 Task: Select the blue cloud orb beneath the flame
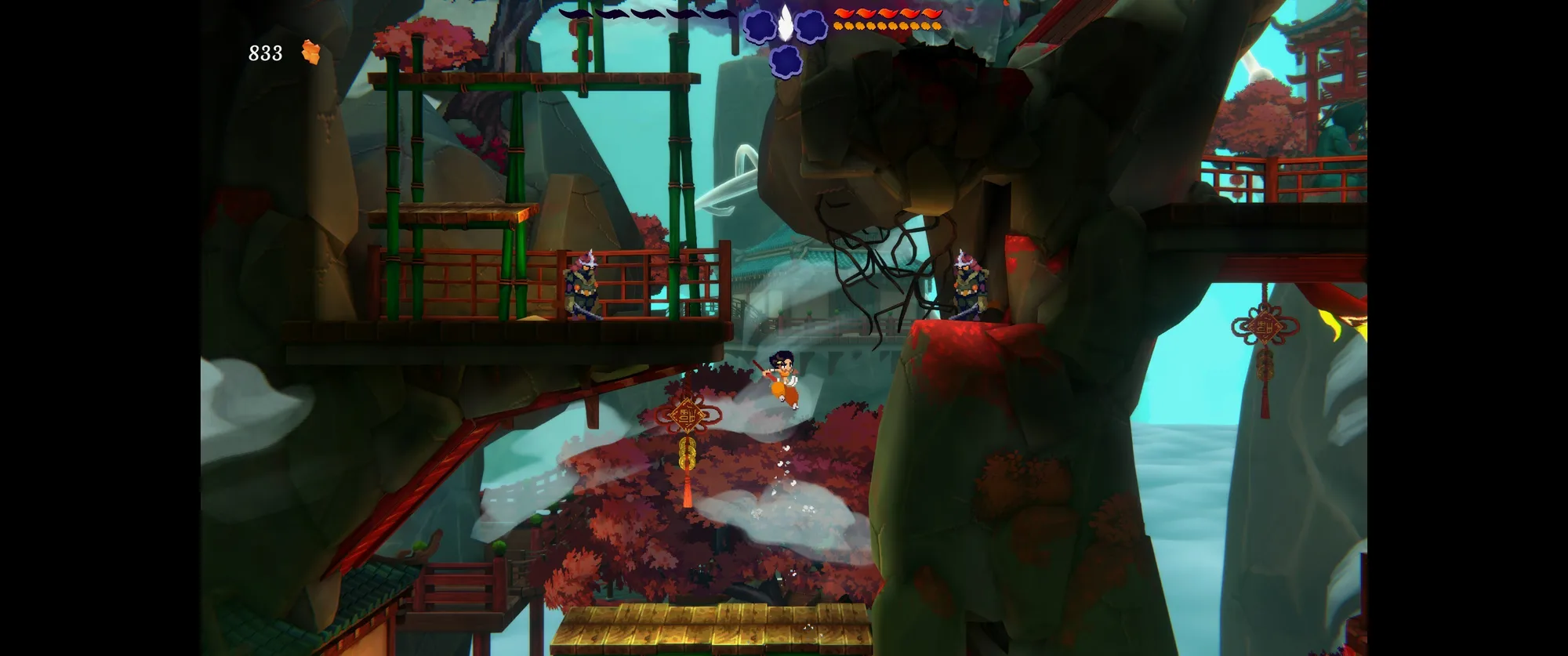[785, 60]
